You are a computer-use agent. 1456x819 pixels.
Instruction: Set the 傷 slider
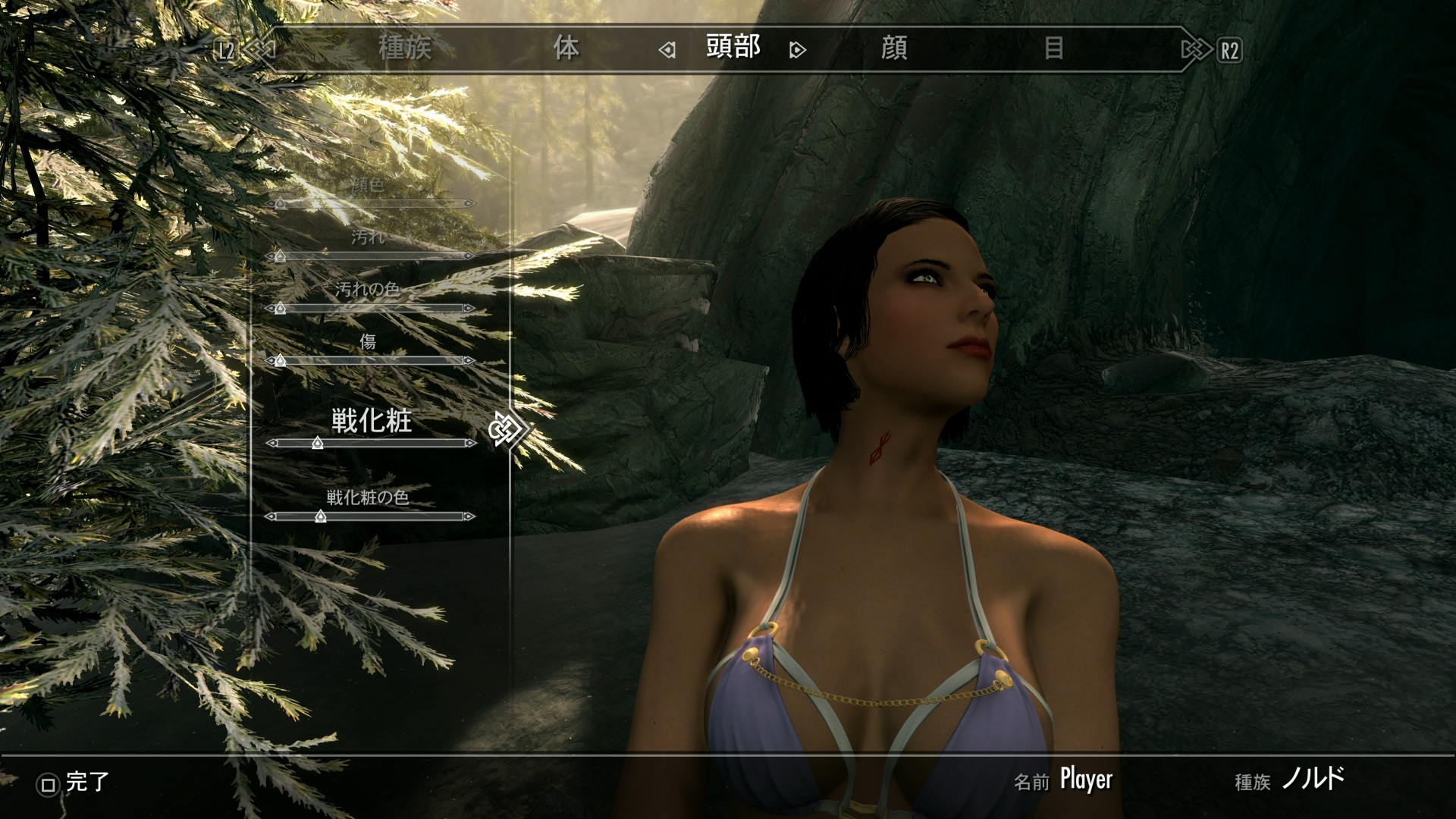point(370,361)
